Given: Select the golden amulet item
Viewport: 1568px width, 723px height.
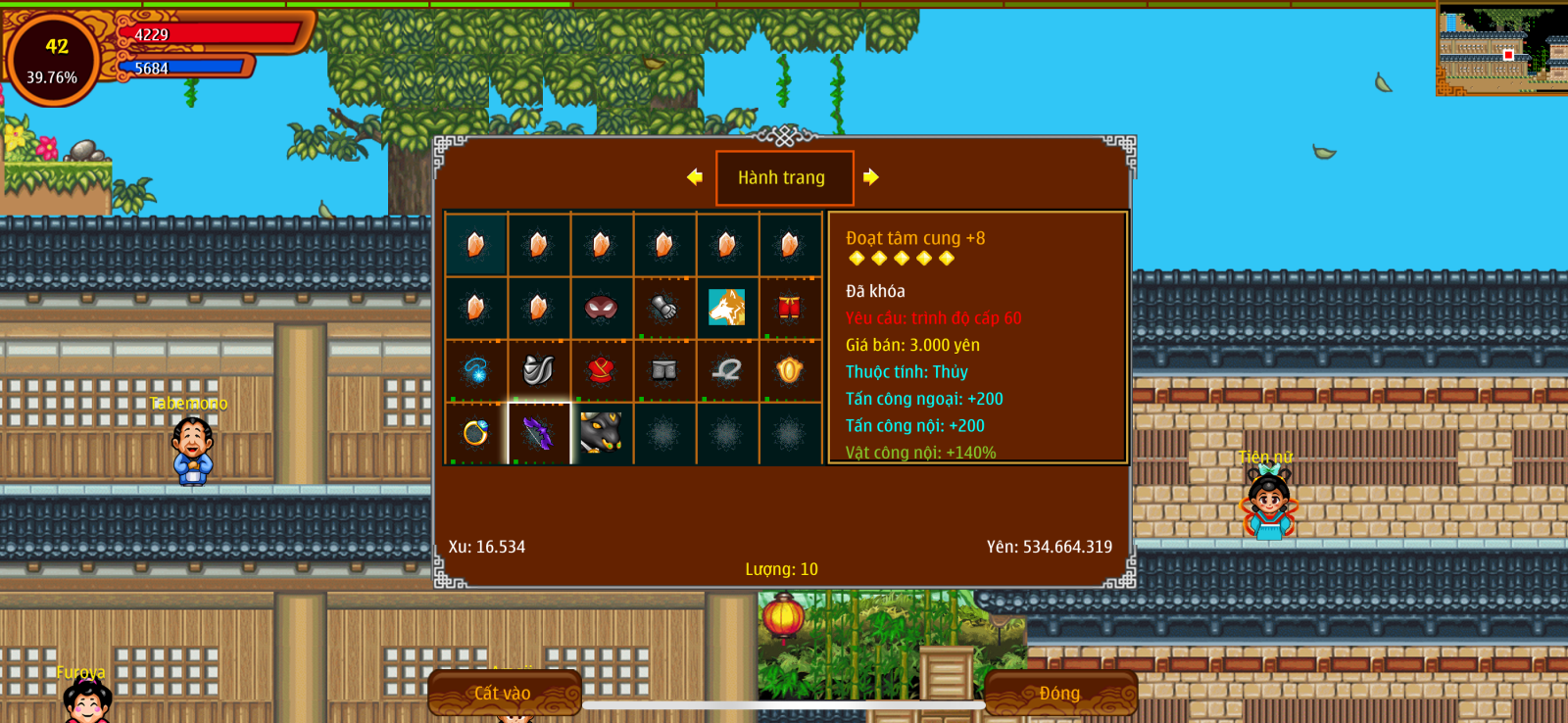Looking at the screenshot, I should [789, 370].
